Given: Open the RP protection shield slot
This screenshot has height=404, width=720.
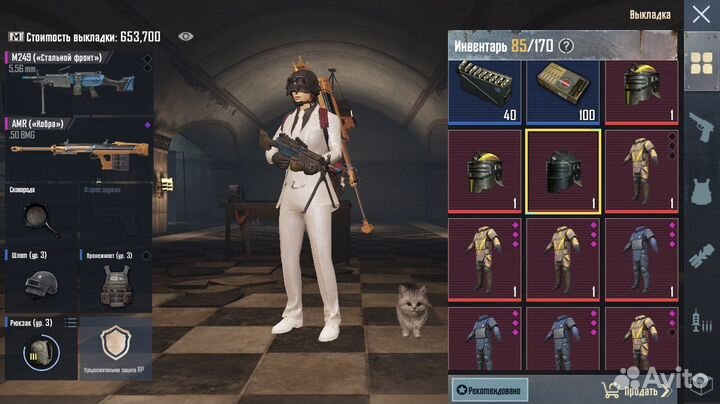Looking at the screenshot, I should 113,348.
